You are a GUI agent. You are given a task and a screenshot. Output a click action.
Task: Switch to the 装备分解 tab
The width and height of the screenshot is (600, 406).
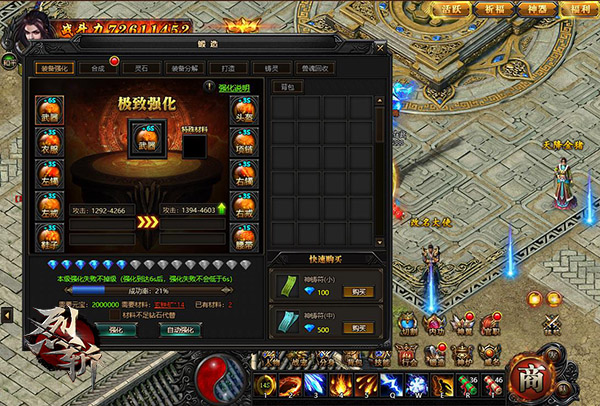pos(197,69)
